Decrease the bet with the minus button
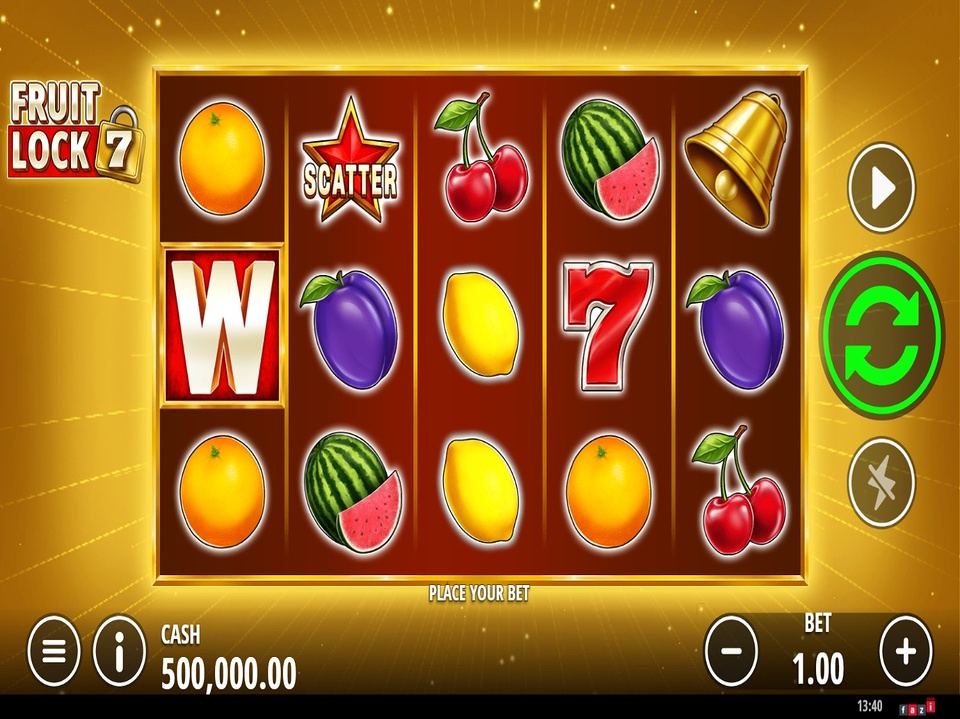 pyautogui.click(x=731, y=651)
